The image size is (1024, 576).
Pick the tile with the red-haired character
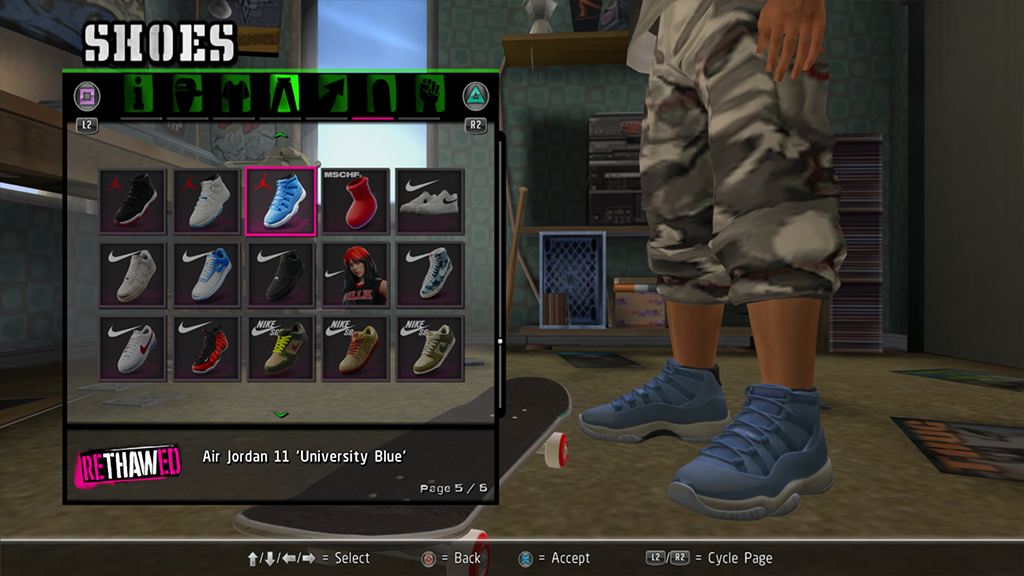tap(354, 275)
